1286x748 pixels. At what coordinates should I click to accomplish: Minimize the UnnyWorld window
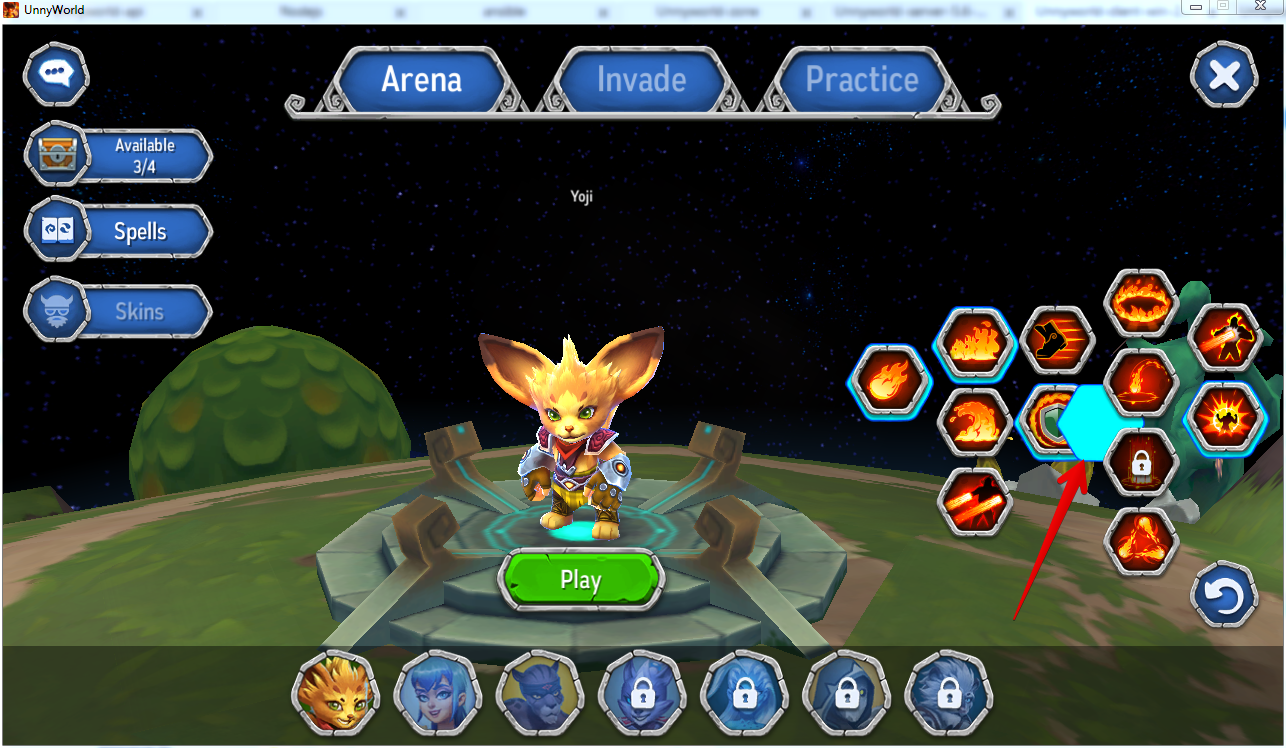(1196, 8)
